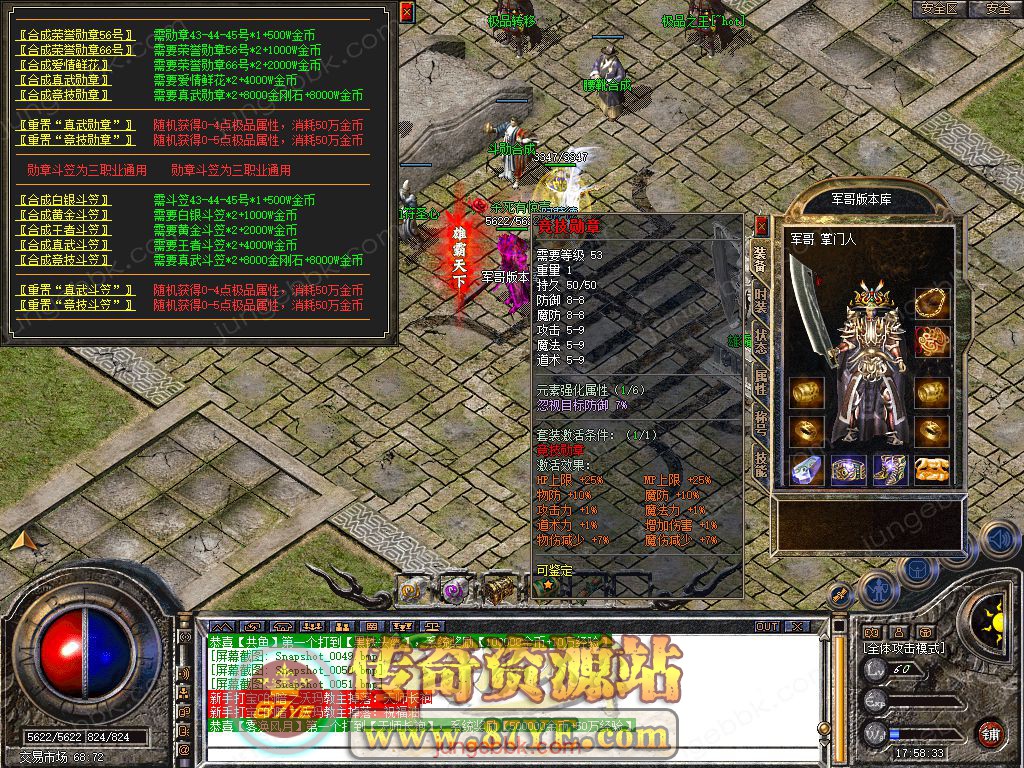Select the 合成爱情鲜花 option
The height and width of the screenshot is (768, 1024).
[x=65, y=65]
